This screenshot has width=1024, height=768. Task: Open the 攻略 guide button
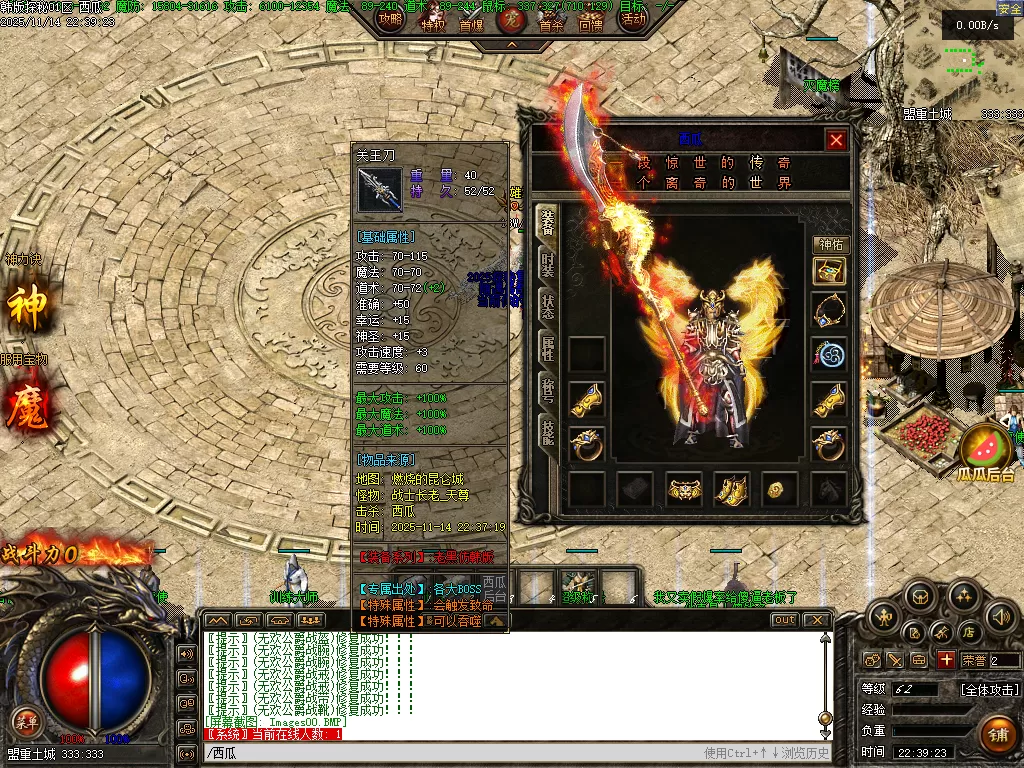click(x=391, y=19)
